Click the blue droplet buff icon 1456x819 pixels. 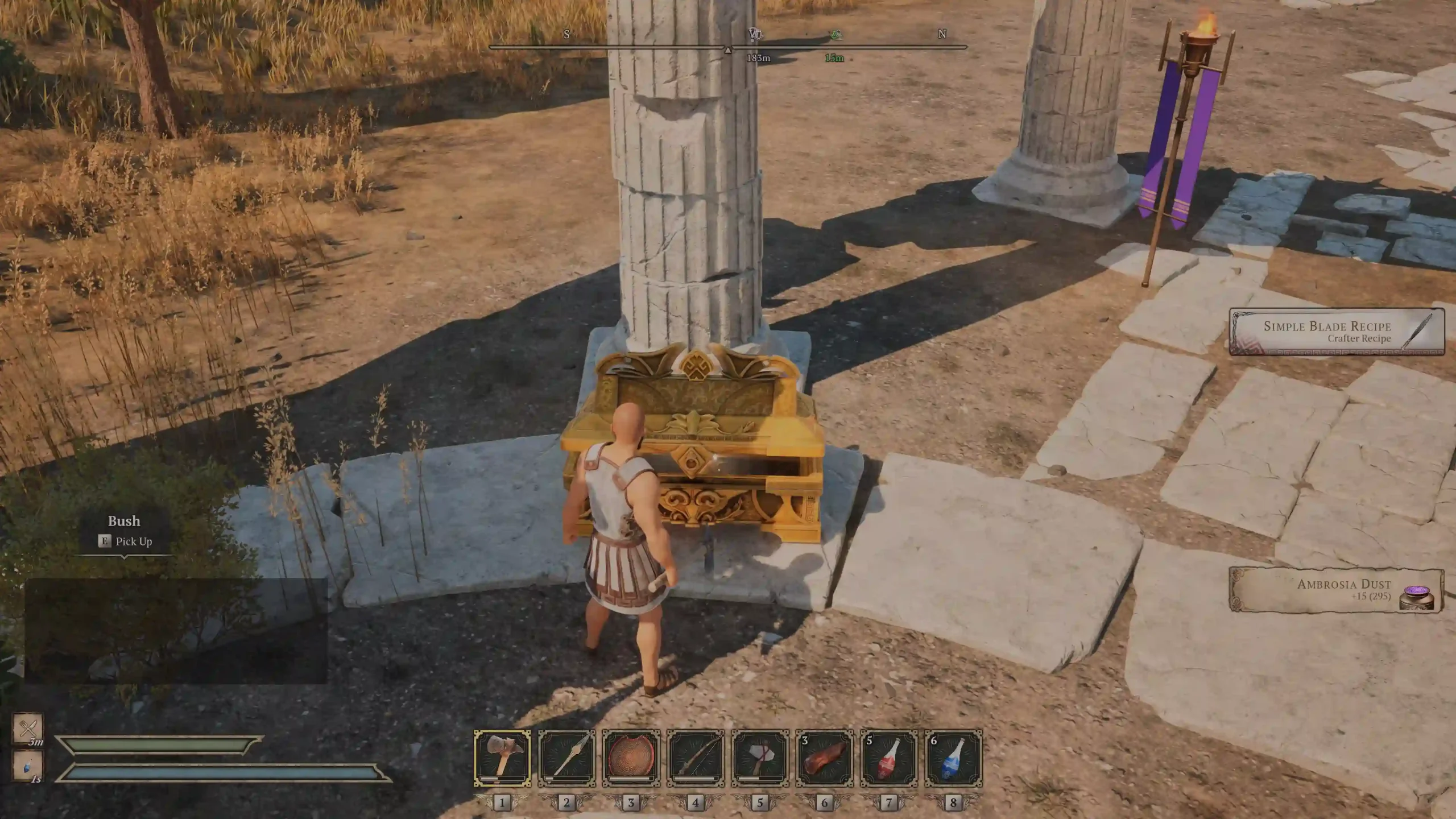point(28,766)
